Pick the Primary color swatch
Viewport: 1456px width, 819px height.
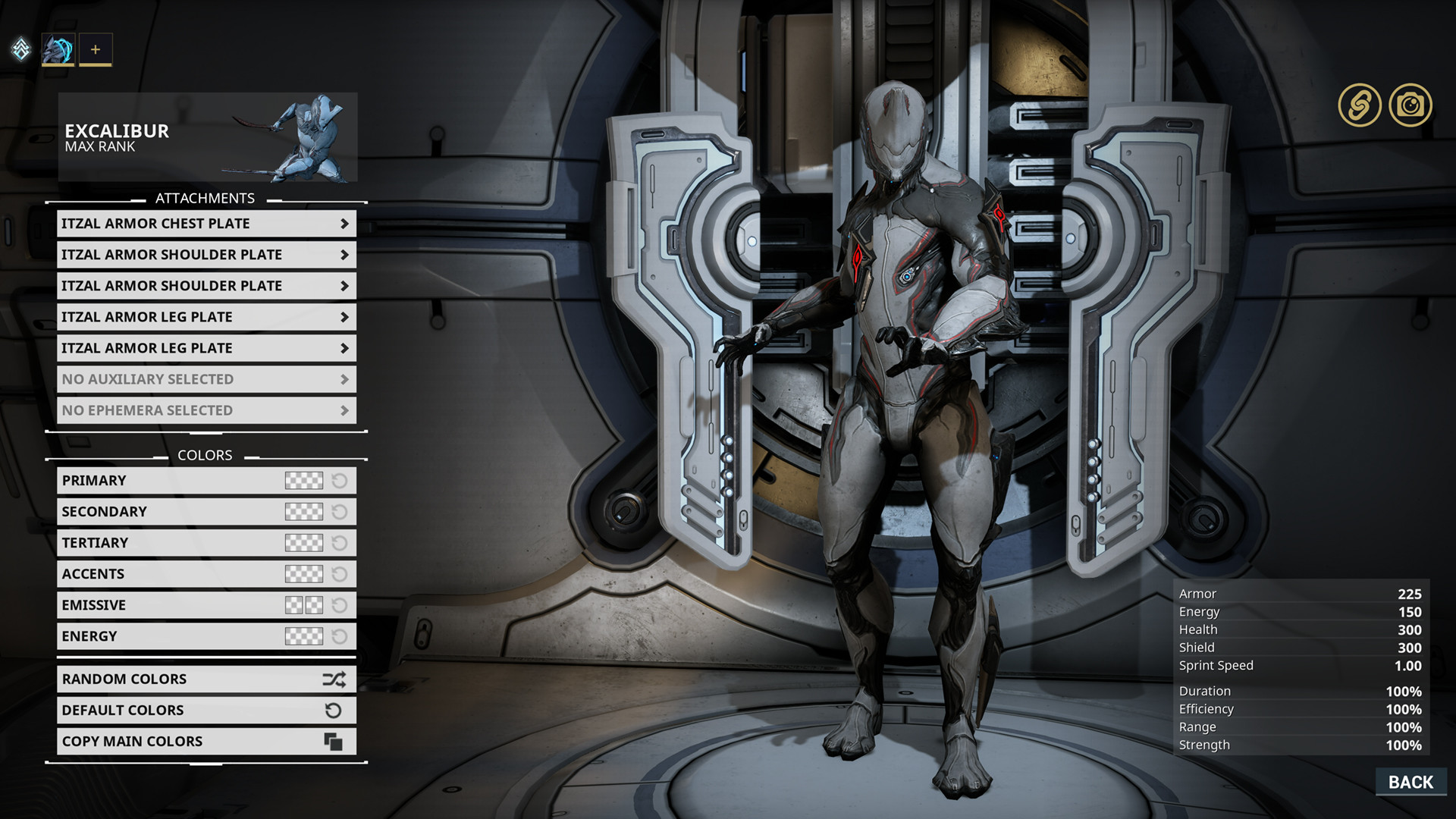coord(303,481)
